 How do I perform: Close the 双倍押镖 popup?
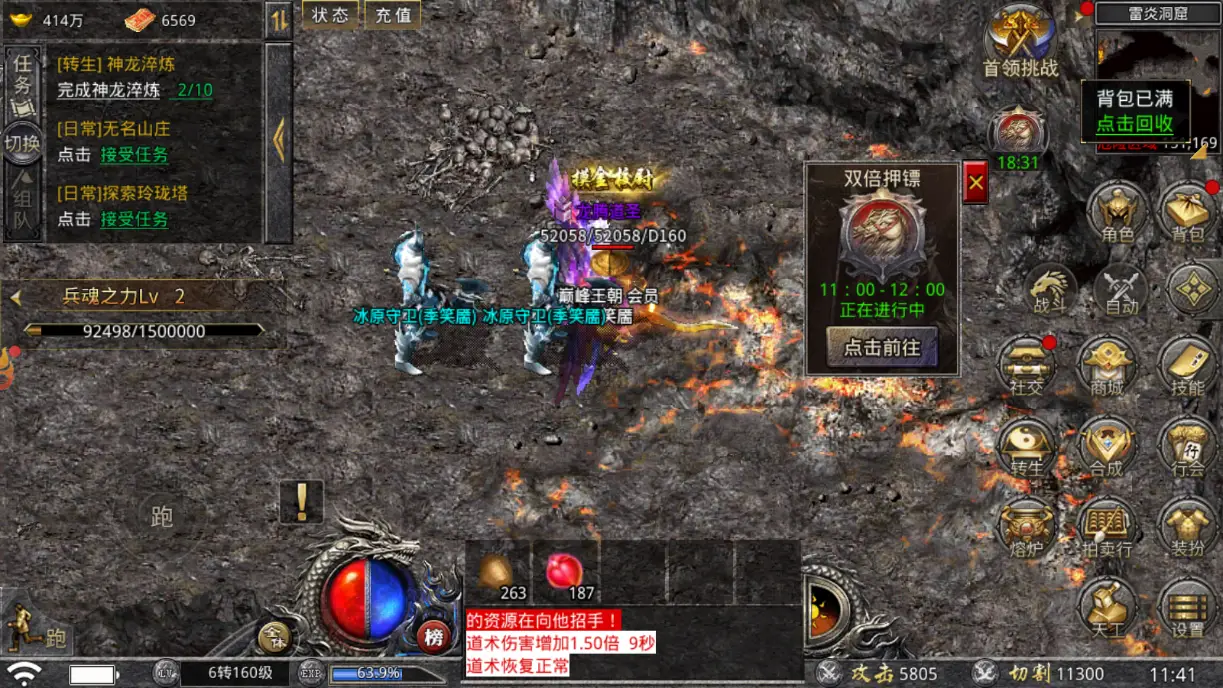coord(975,183)
